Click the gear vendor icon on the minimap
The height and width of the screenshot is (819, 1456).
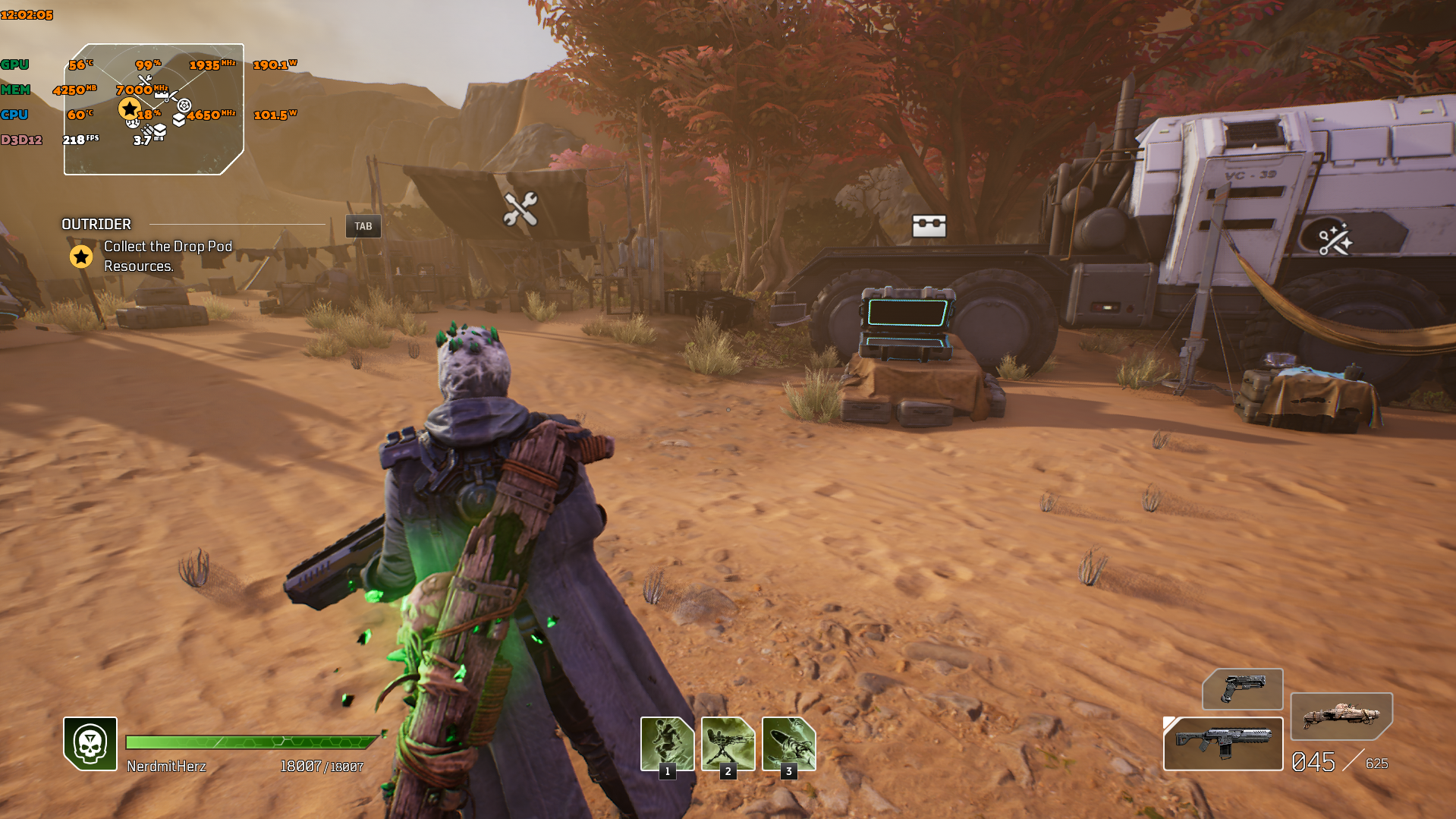[184, 106]
